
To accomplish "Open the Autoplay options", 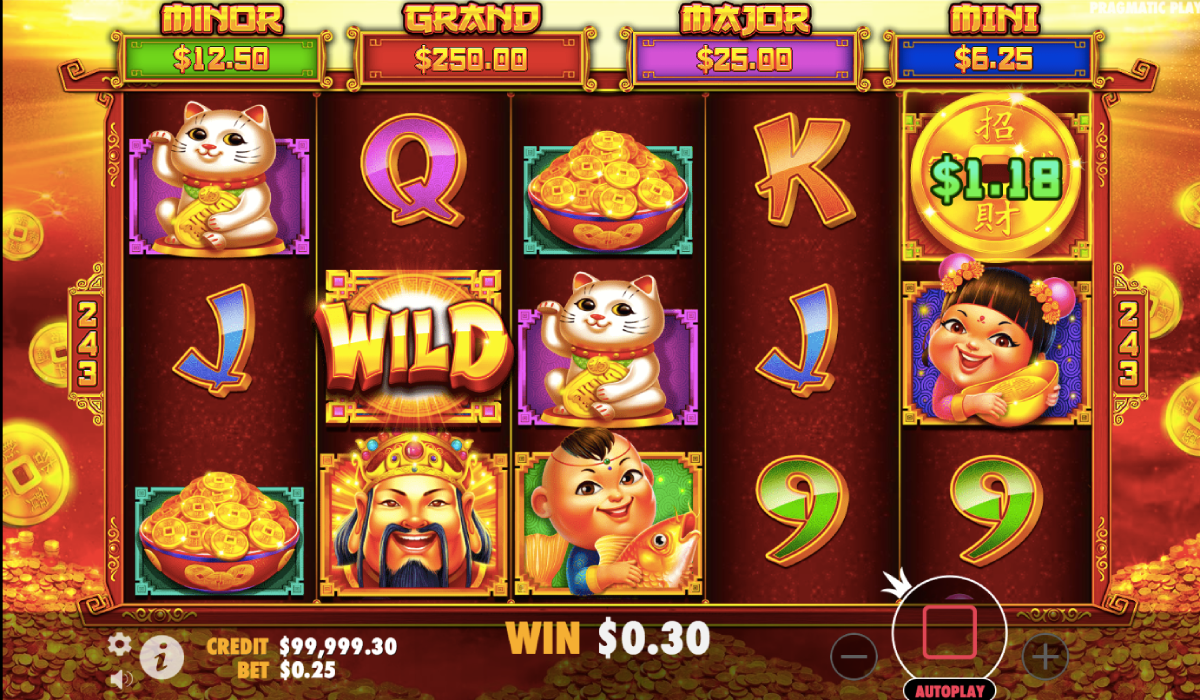I will click(x=949, y=690).
